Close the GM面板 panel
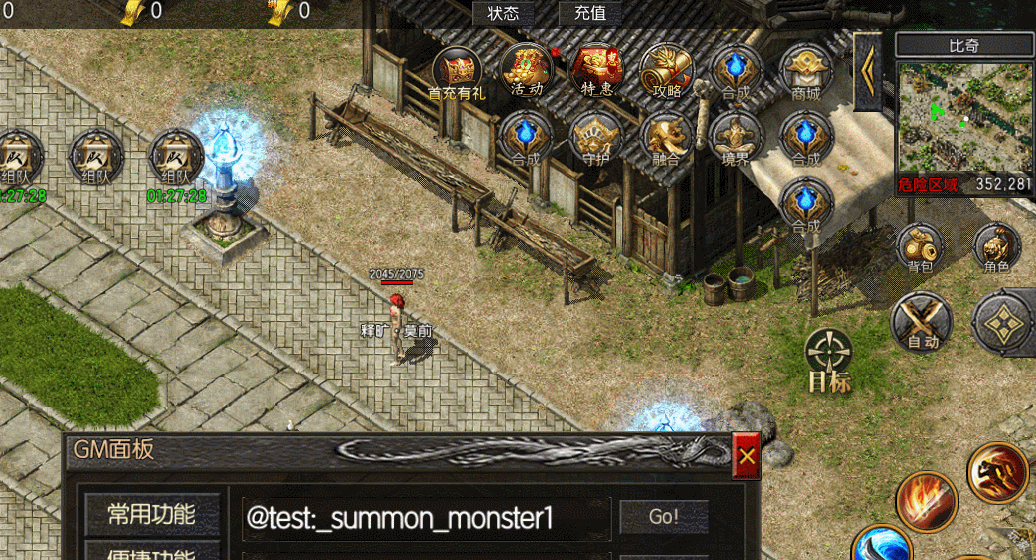1036x560 pixels. pyautogui.click(x=747, y=458)
